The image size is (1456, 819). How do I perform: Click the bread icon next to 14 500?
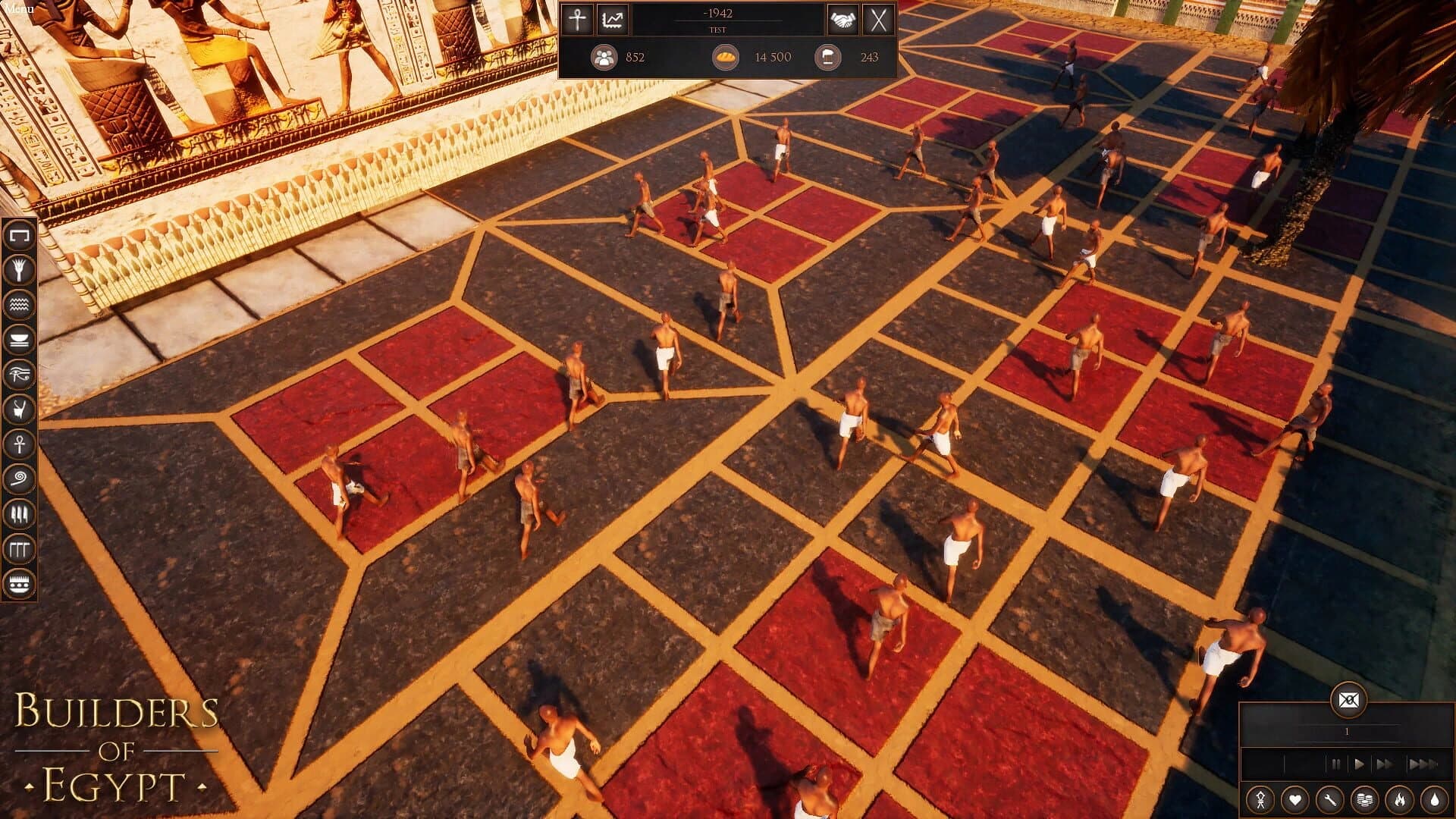click(726, 57)
